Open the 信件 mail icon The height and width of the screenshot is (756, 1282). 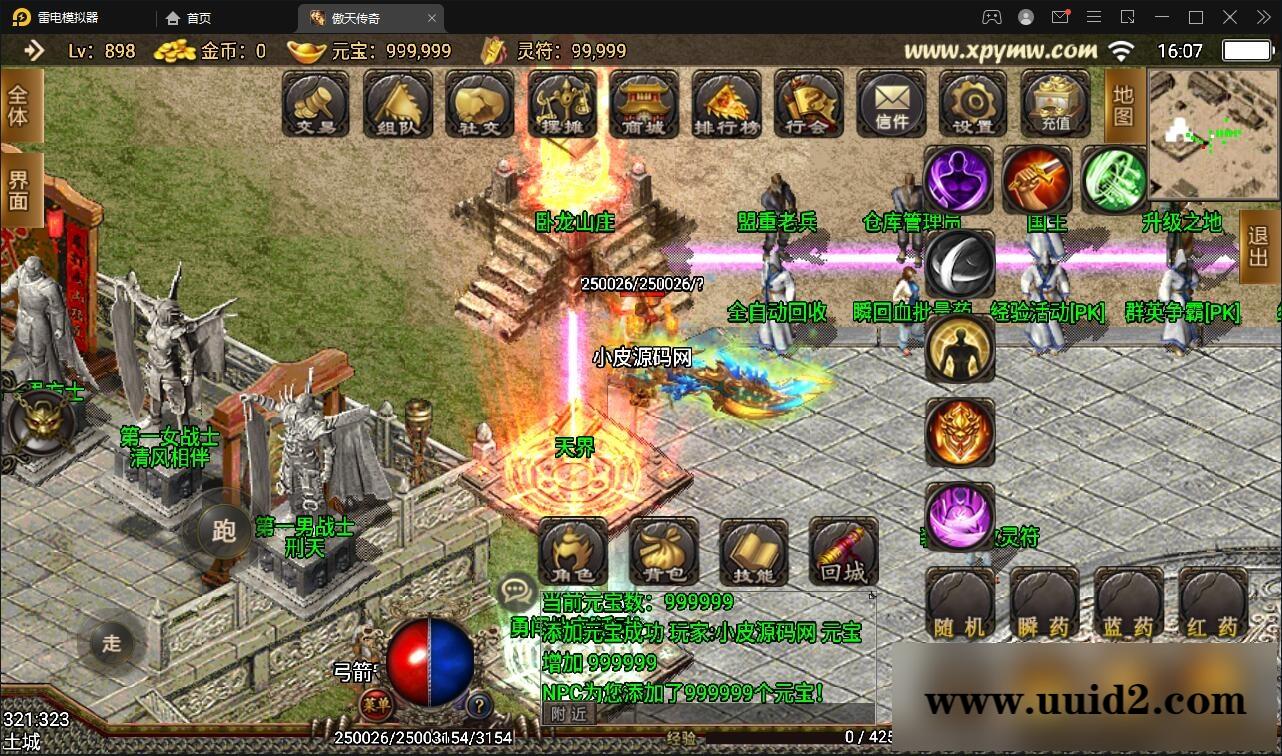[x=890, y=103]
